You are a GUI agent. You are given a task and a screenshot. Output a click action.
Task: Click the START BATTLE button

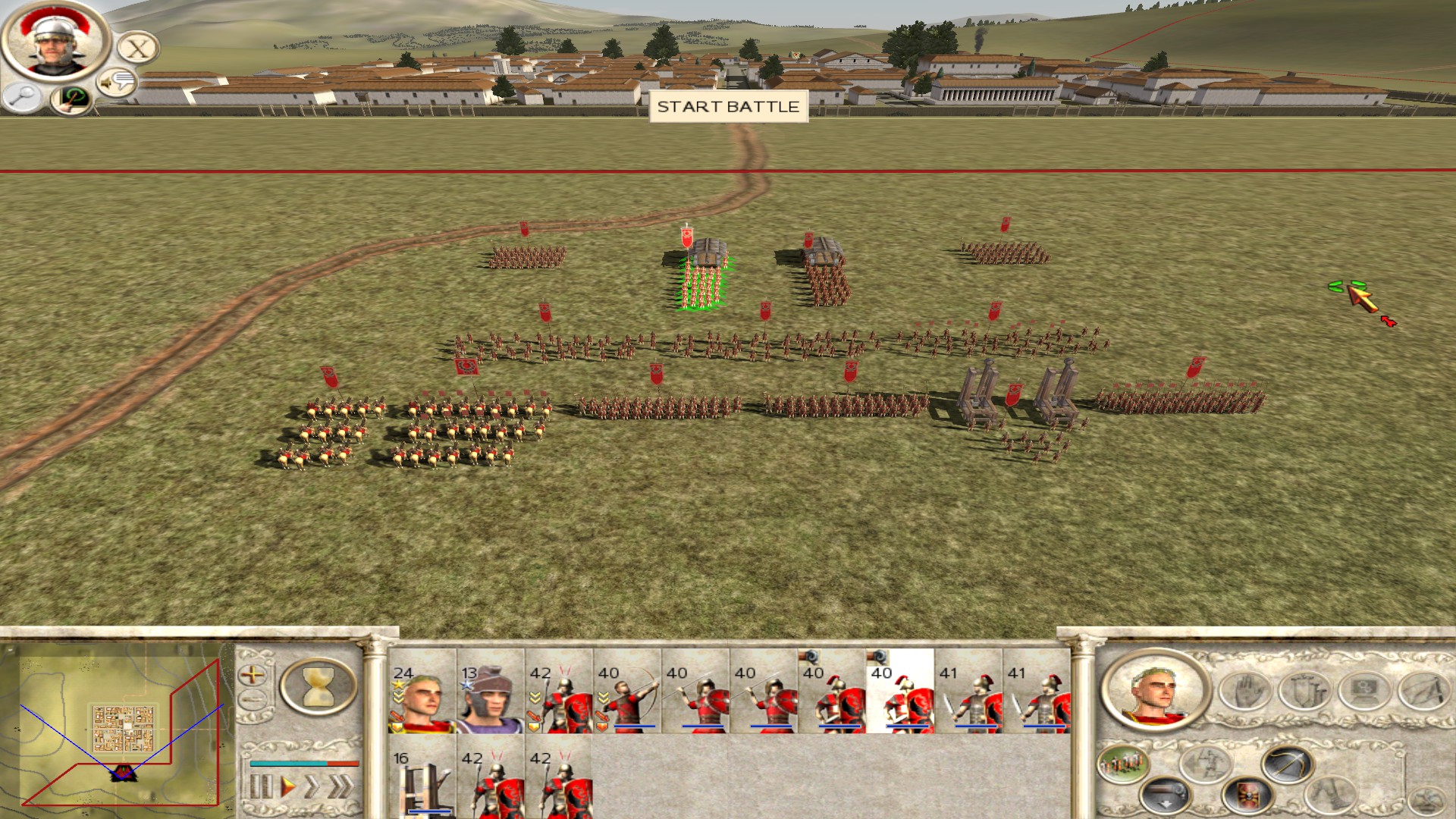pos(728,107)
